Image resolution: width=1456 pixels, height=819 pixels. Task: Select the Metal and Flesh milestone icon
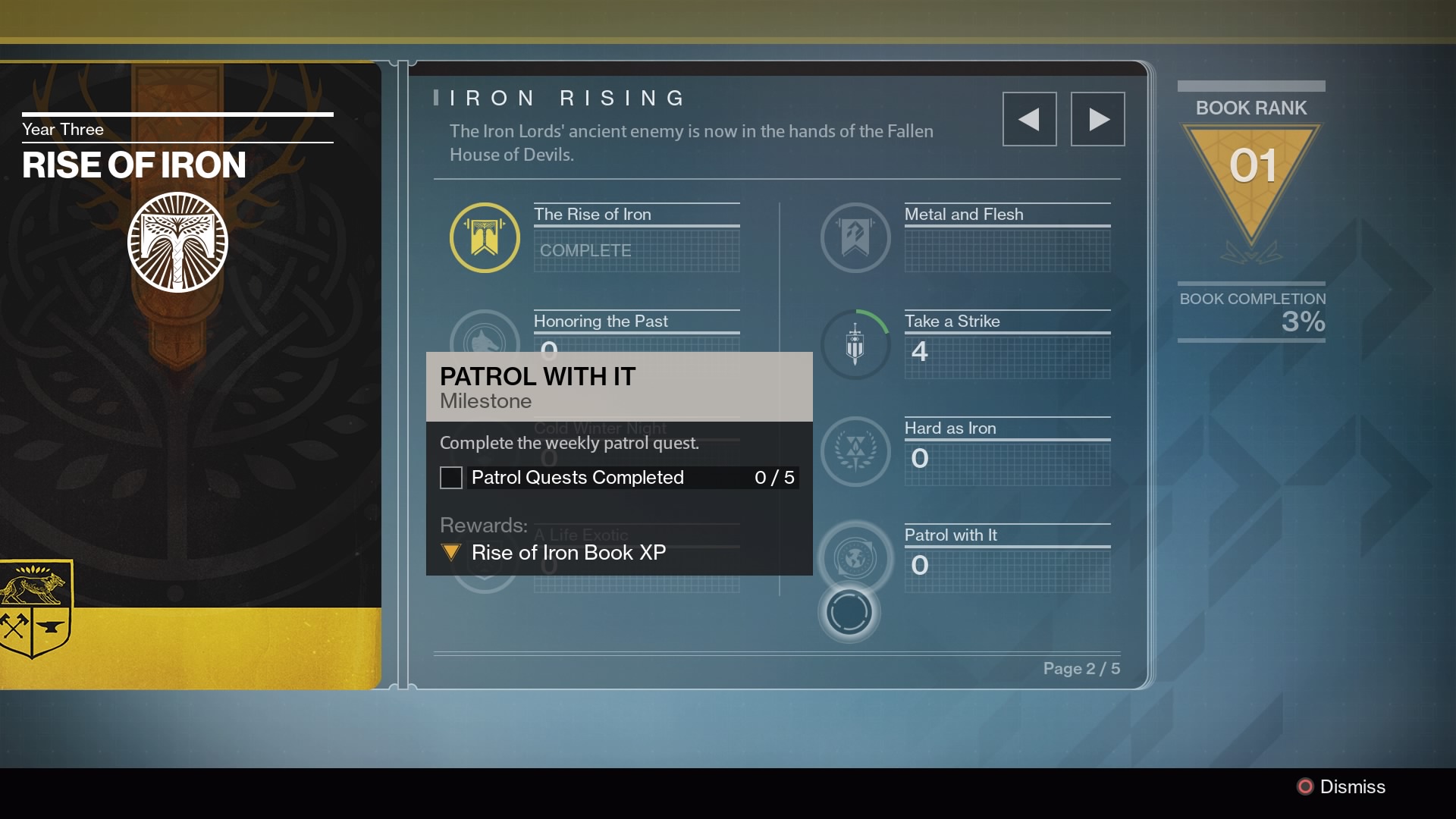tap(855, 237)
